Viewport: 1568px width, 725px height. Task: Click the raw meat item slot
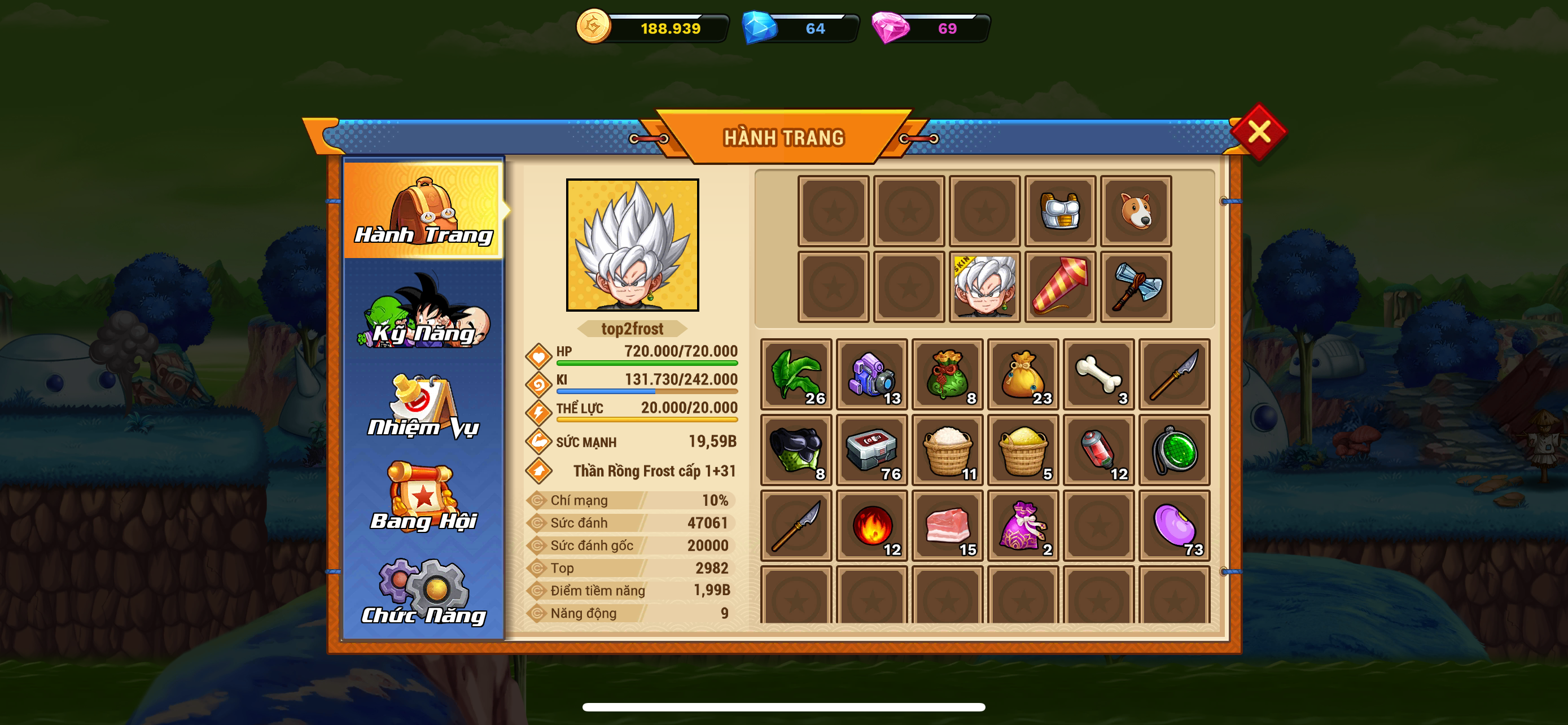[x=947, y=525]
